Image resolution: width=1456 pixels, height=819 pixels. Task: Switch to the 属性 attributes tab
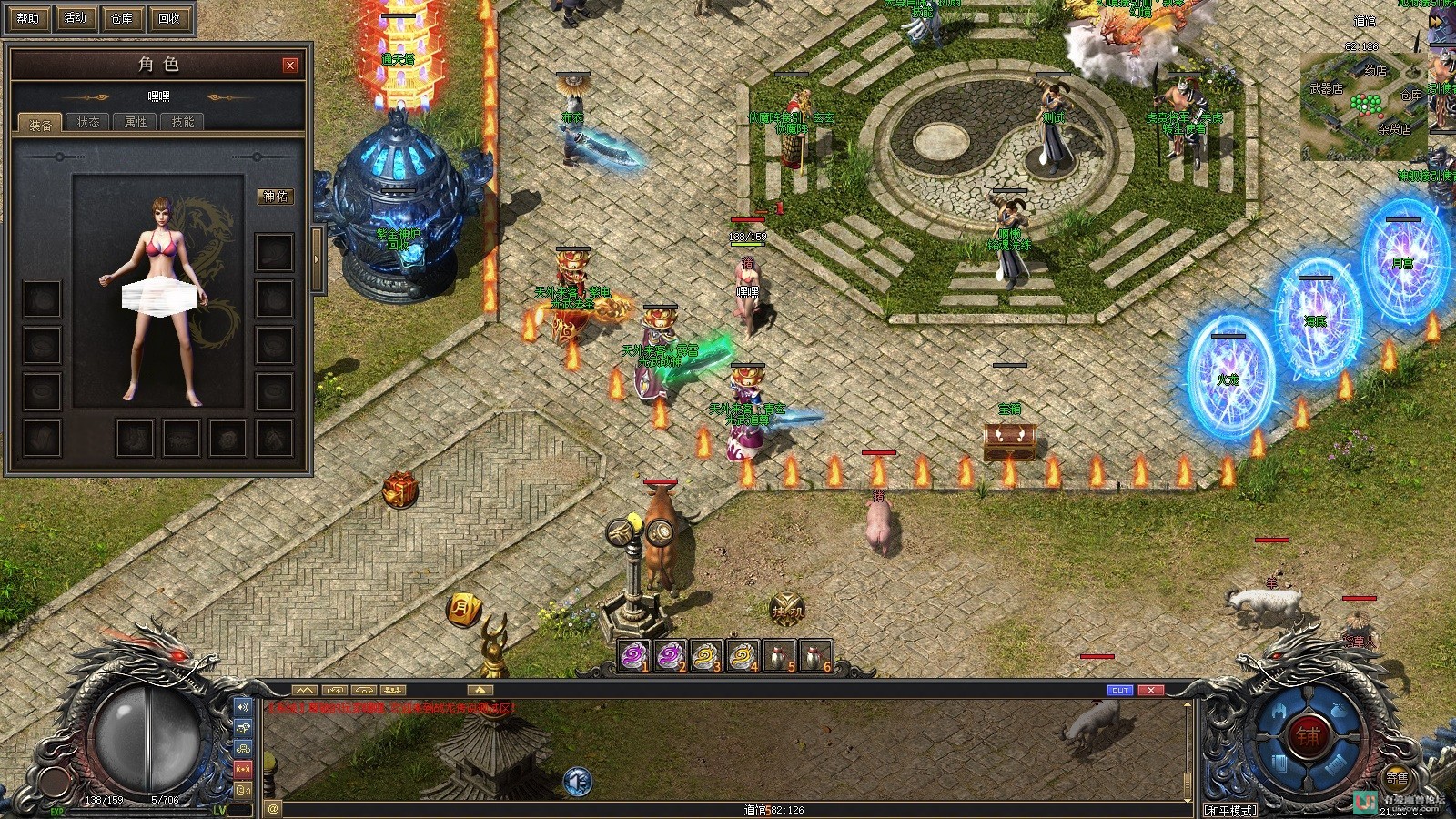coord(136,122)
